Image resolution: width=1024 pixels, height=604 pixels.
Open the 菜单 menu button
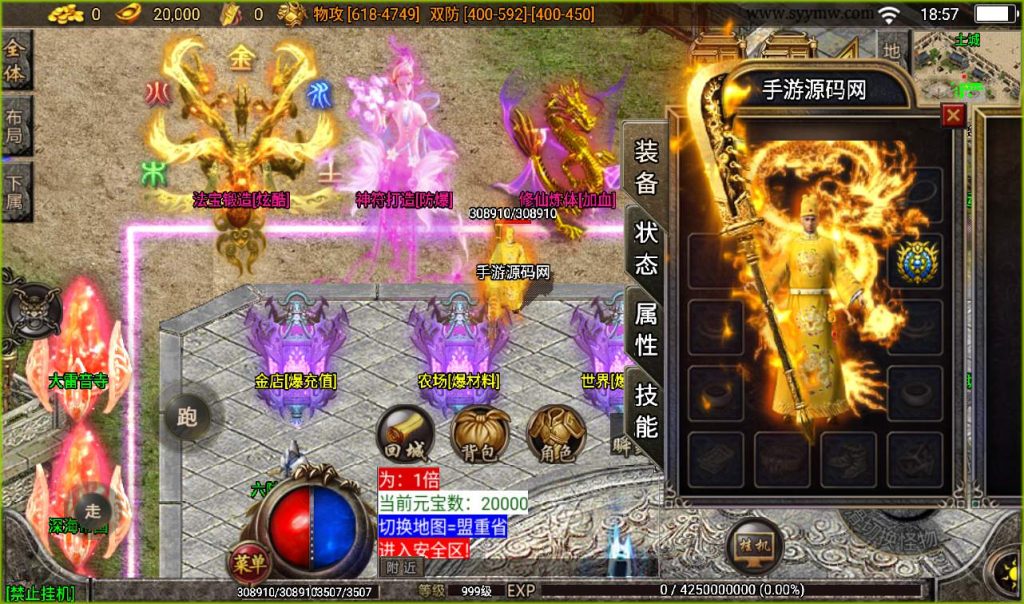249,563
